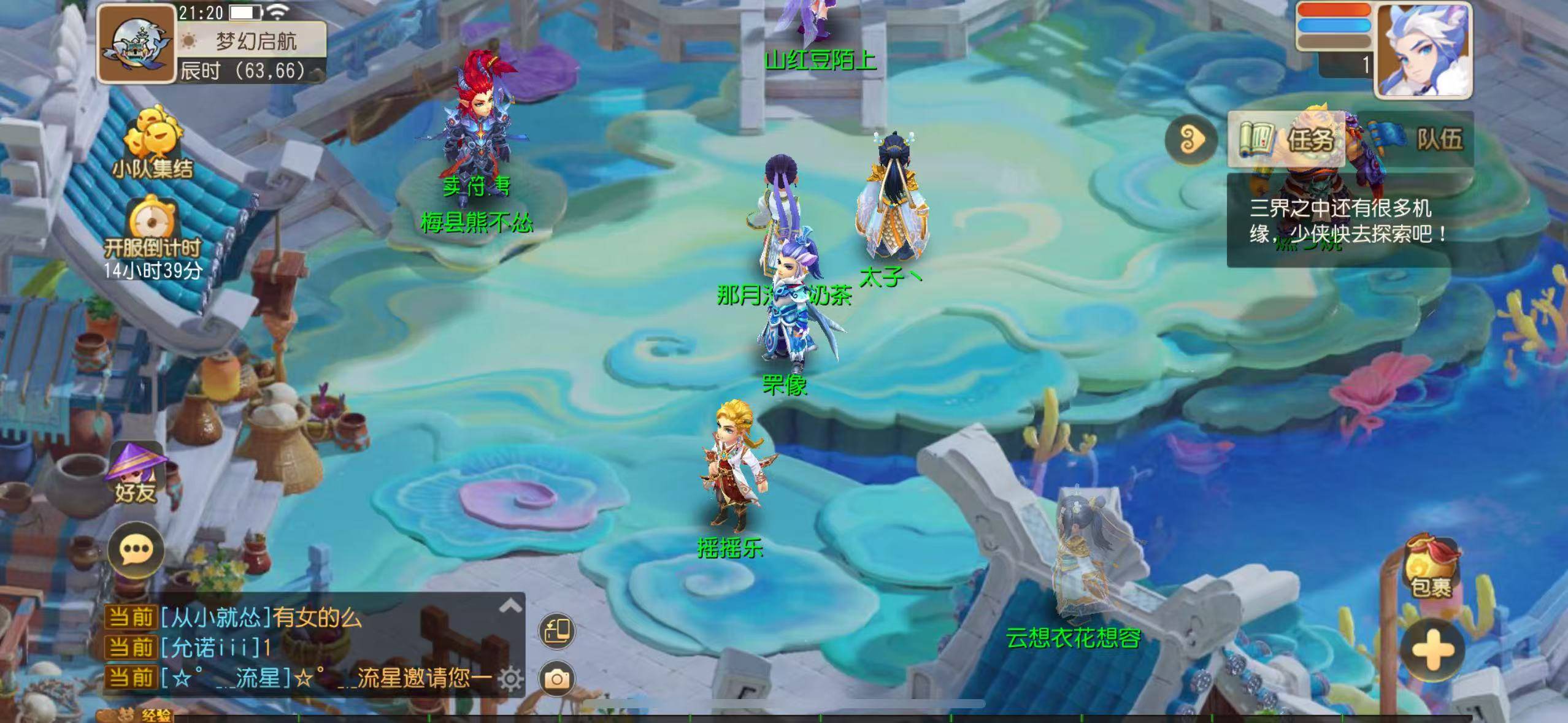Open the player character portrait
The width and height of the screenshot is (1568, 723).
pos(1423,50)
